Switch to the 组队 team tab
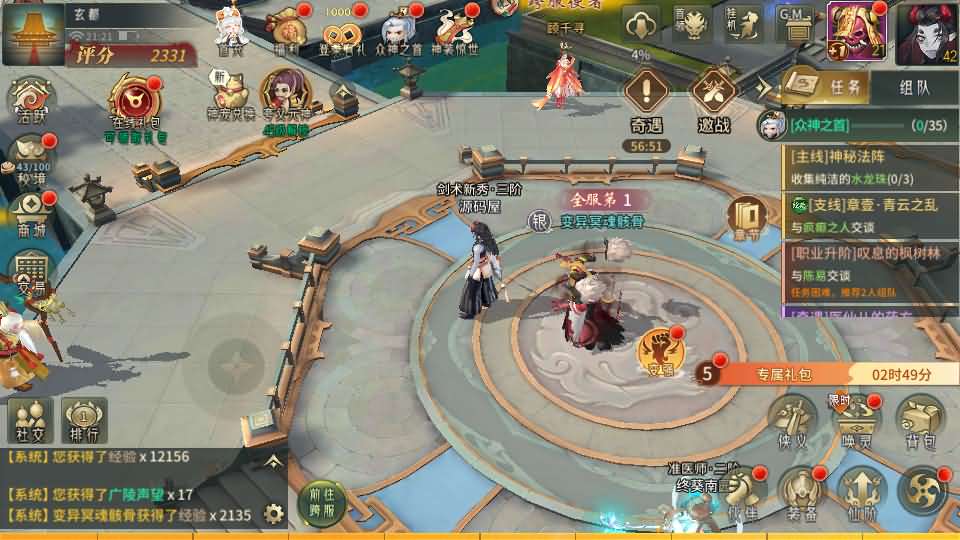Screen dimensions: 960x540 (x=914, y=87)
